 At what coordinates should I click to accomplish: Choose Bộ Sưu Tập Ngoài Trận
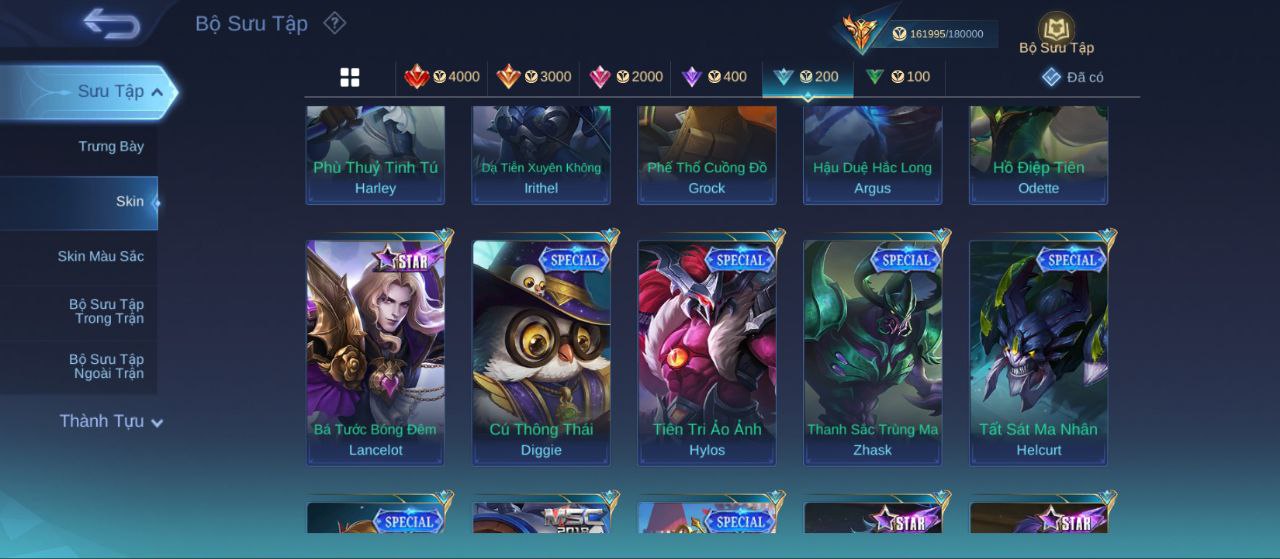point(106,366)
